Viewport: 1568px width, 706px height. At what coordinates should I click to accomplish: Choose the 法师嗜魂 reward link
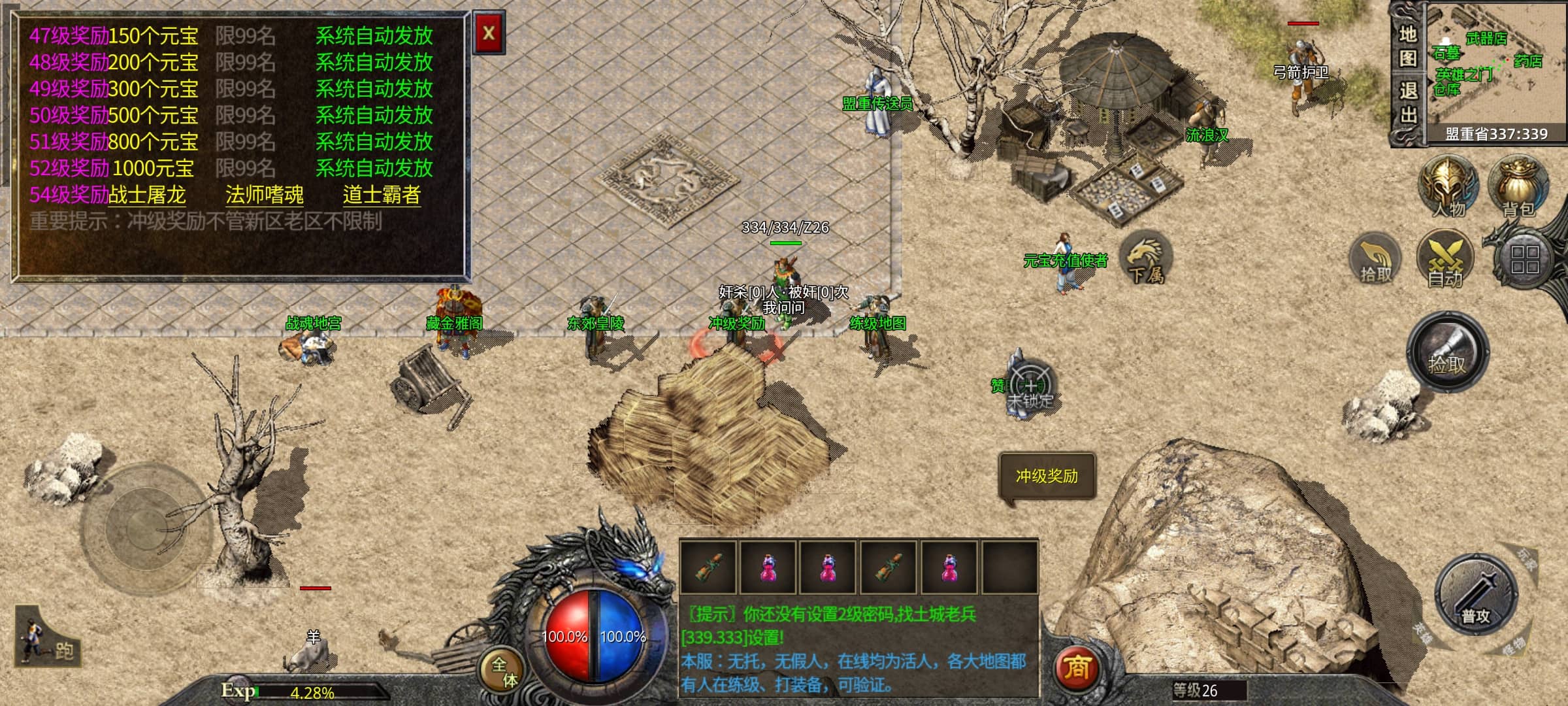click(x=264, y=195)
